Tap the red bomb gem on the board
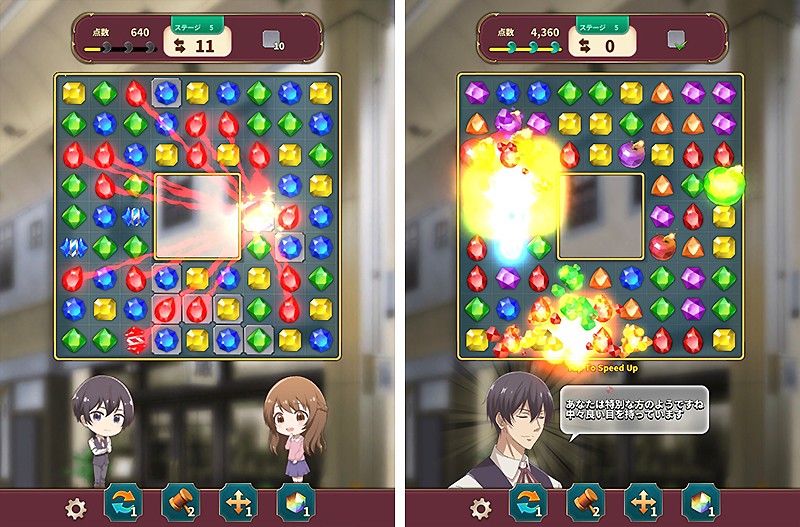Viewport: 800px width, 527px height. click(660, 246)
